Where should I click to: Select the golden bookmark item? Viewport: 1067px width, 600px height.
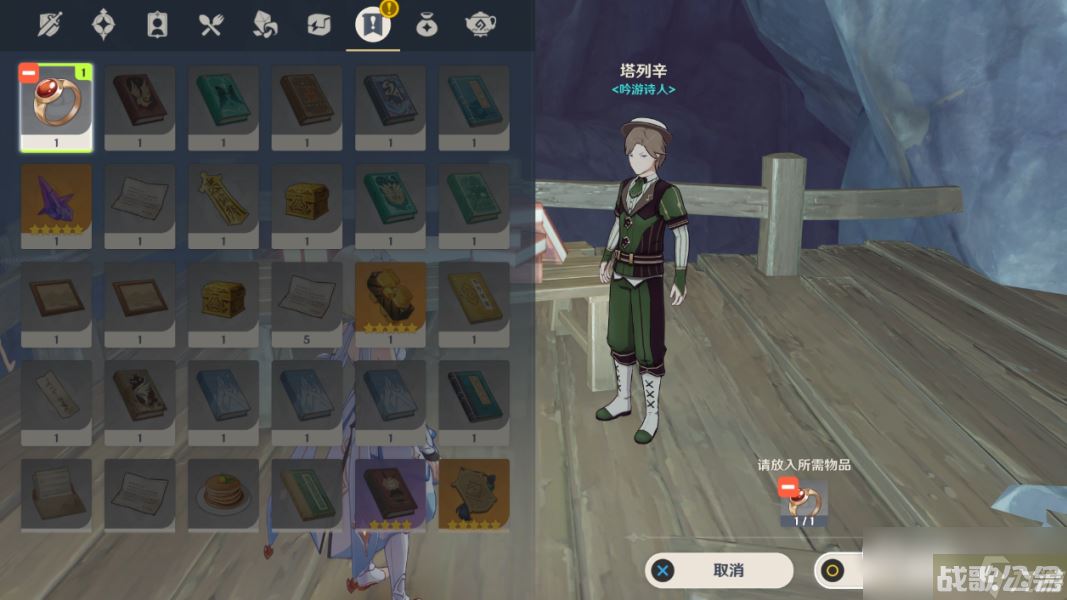[x=223, y=202]
